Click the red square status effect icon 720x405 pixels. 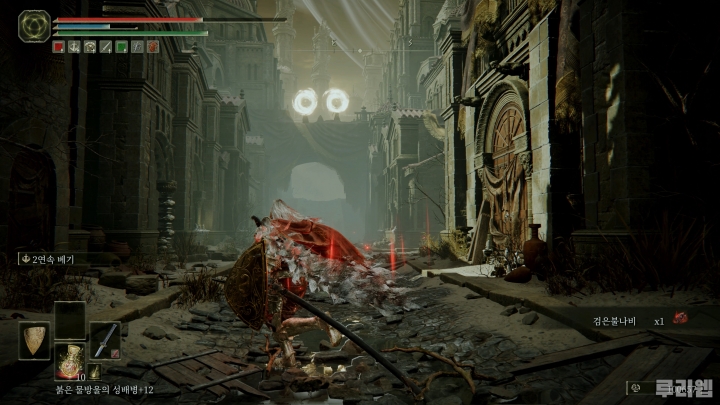[59, 46]
